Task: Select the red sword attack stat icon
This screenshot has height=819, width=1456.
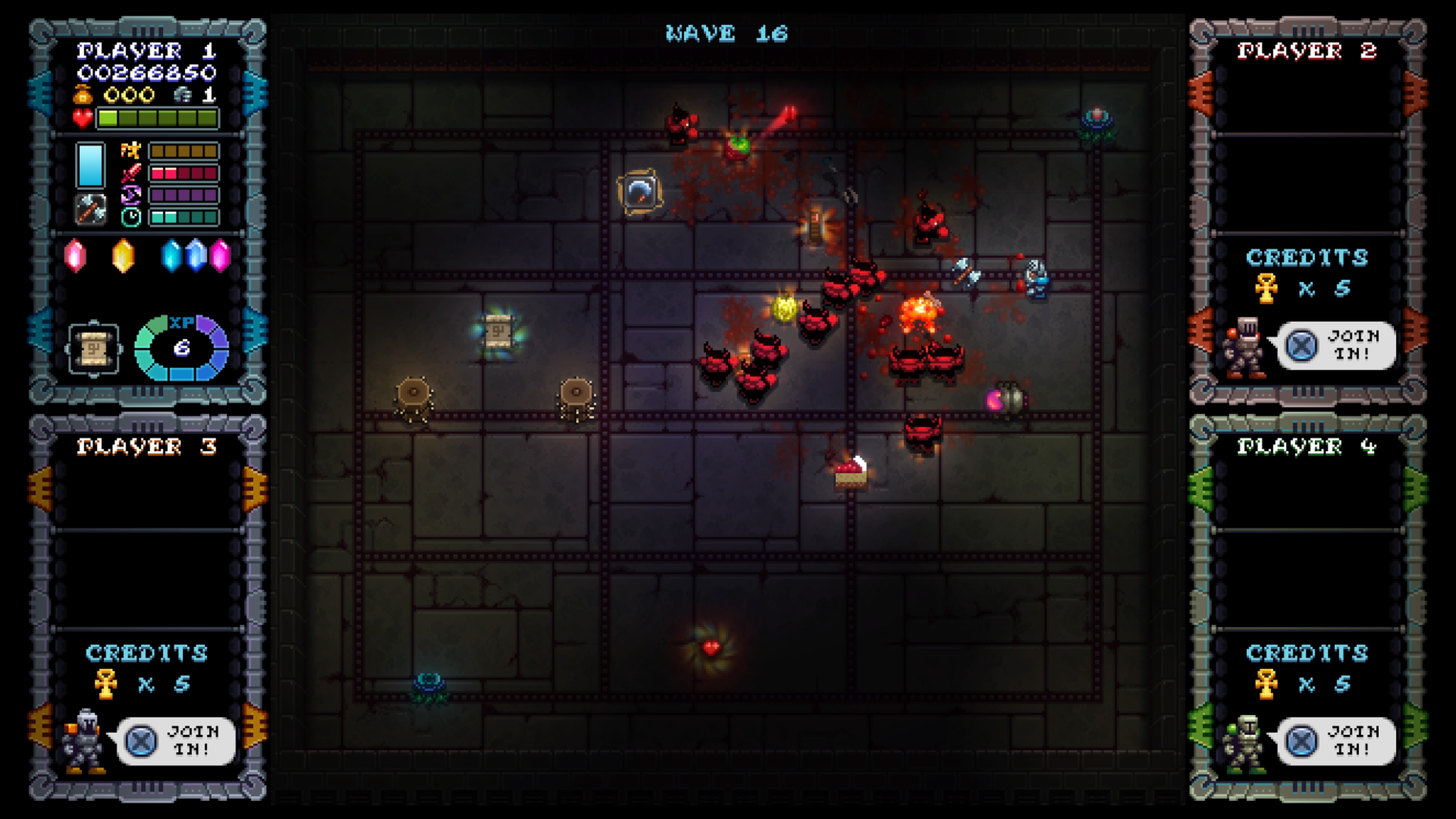Action: click(130, 173)
